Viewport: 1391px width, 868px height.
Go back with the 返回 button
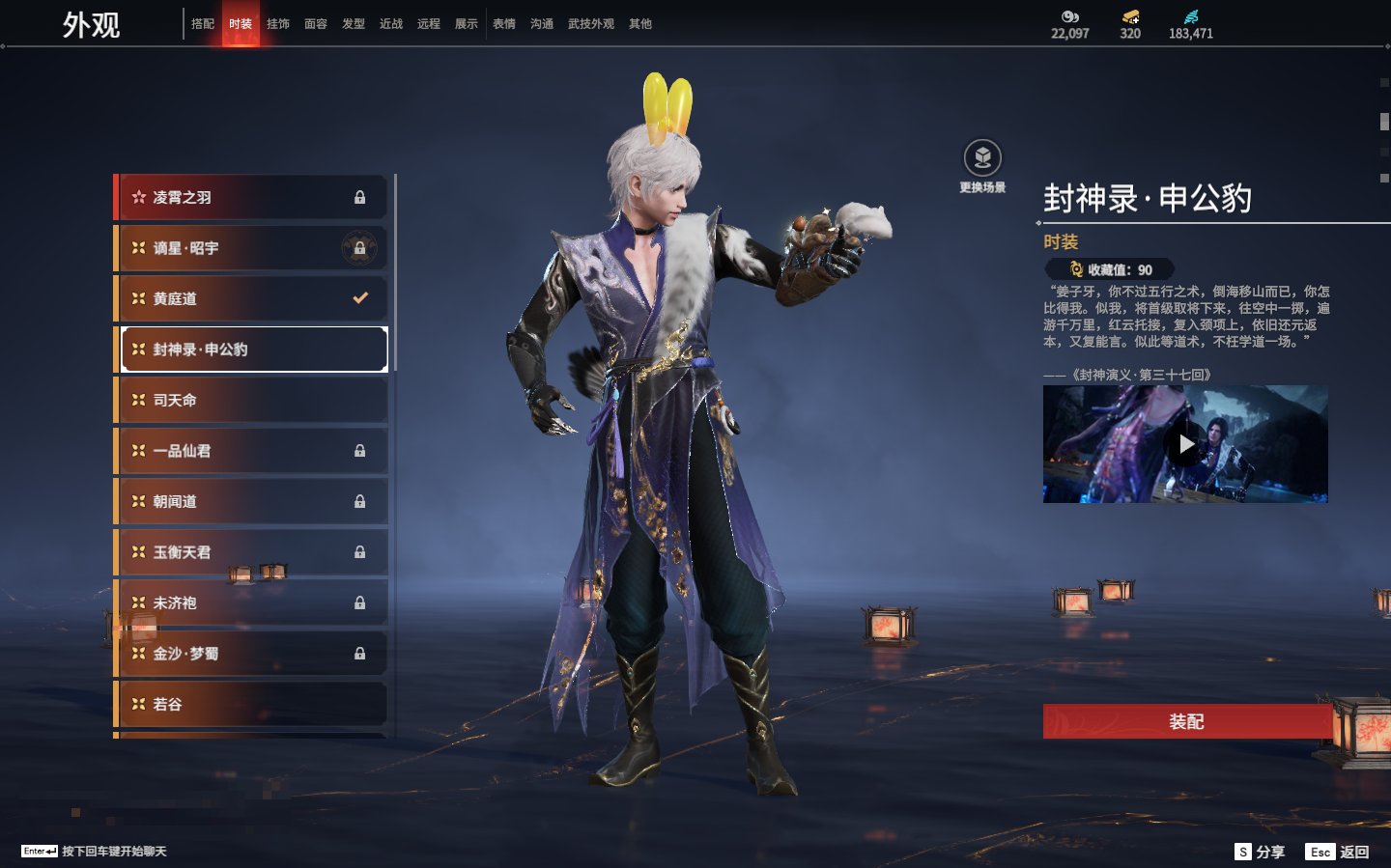tap(1338, 852)
